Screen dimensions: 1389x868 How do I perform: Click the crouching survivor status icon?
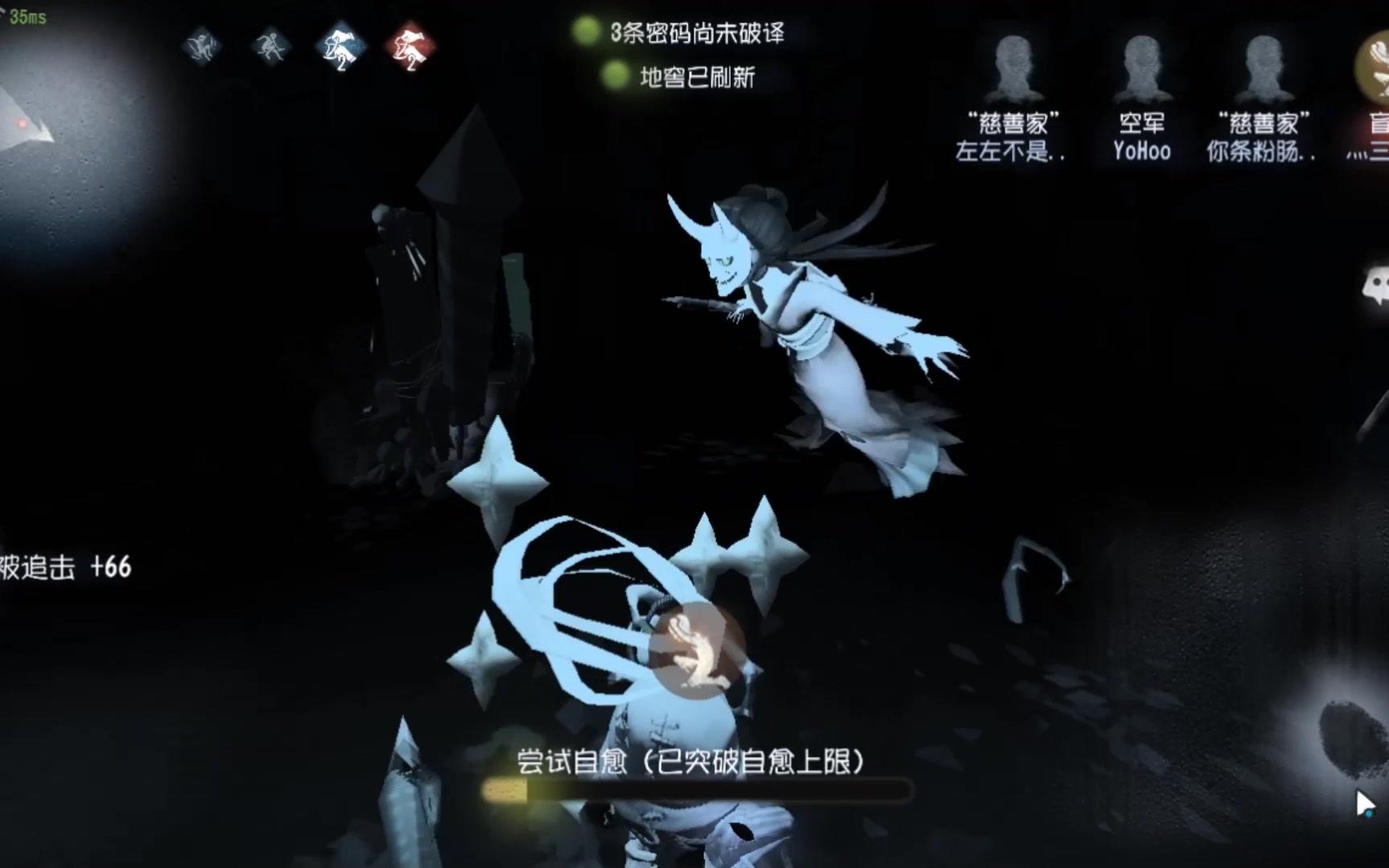click(x=204, y=47)
